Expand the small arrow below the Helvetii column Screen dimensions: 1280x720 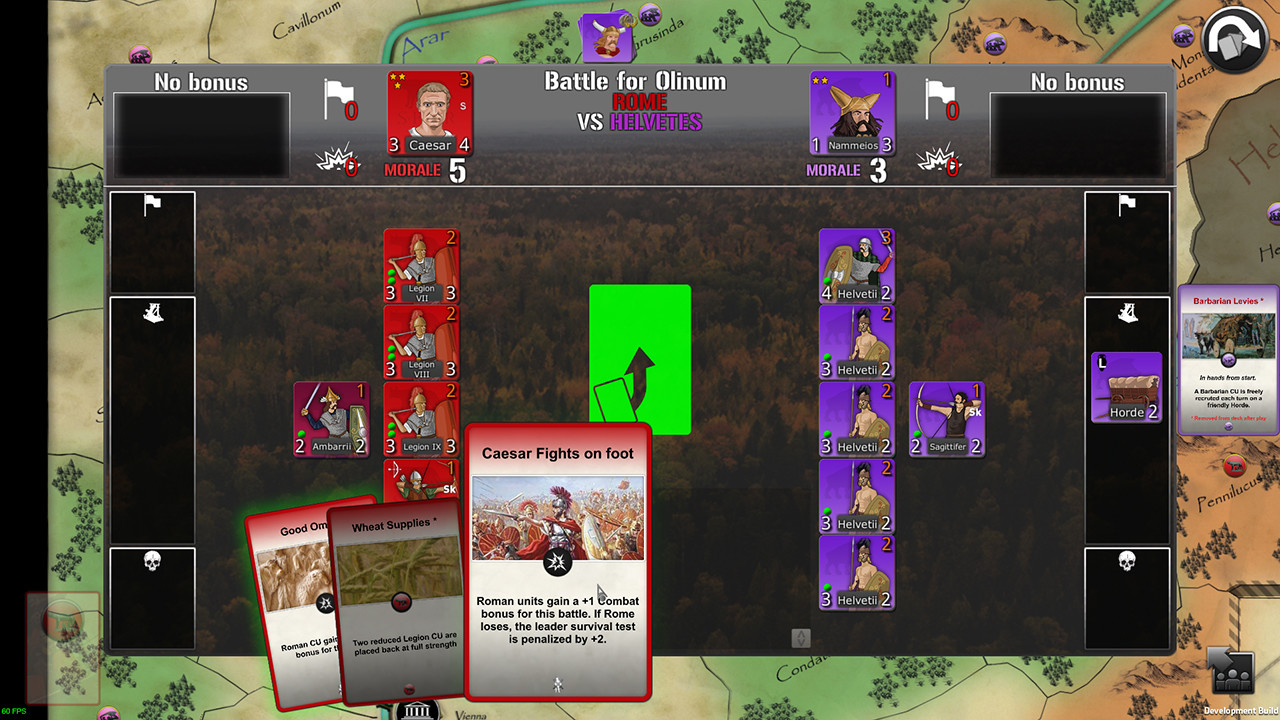pos(800,636)
